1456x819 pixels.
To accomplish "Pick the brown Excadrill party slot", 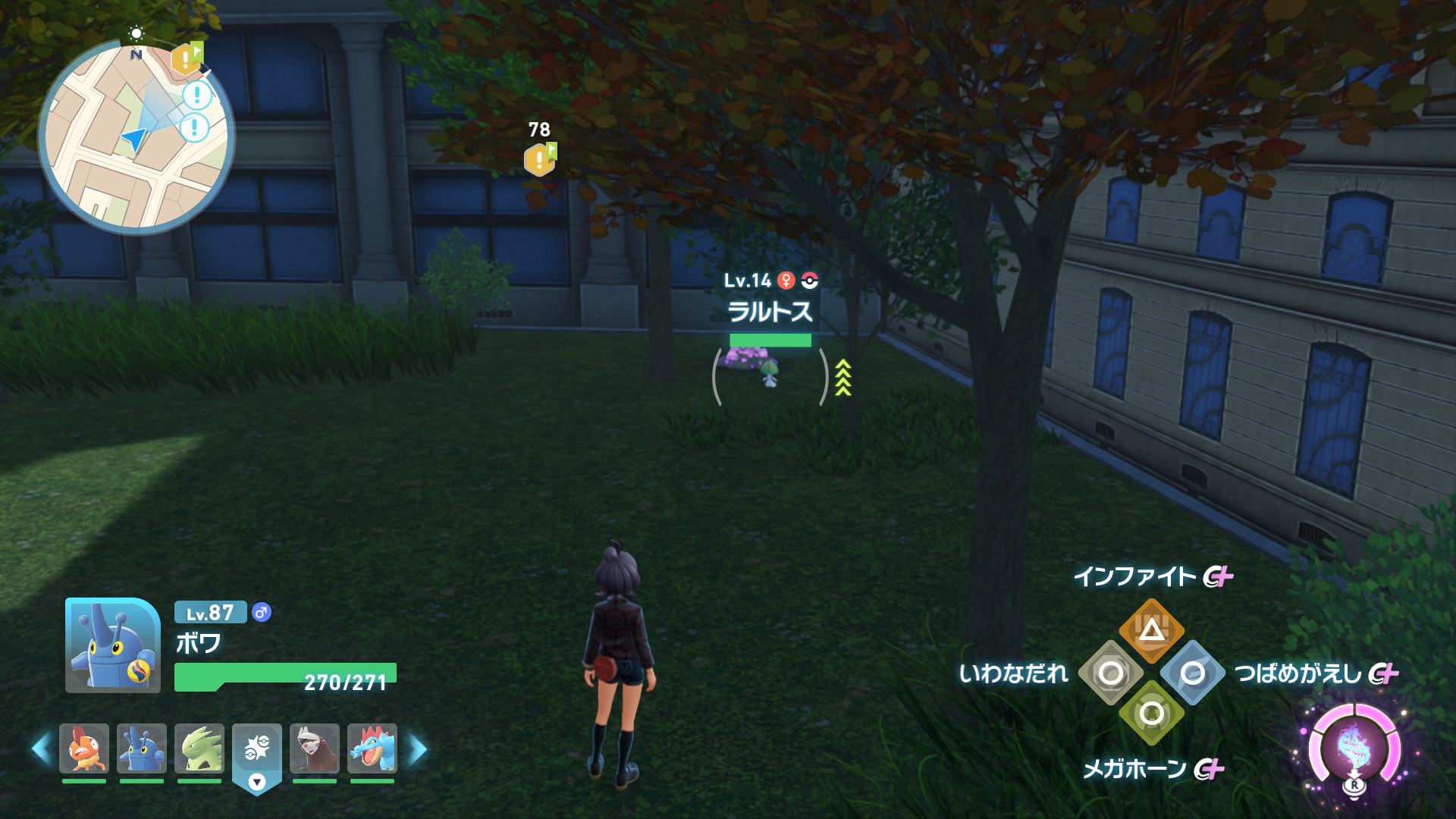I will pos(315,748).
